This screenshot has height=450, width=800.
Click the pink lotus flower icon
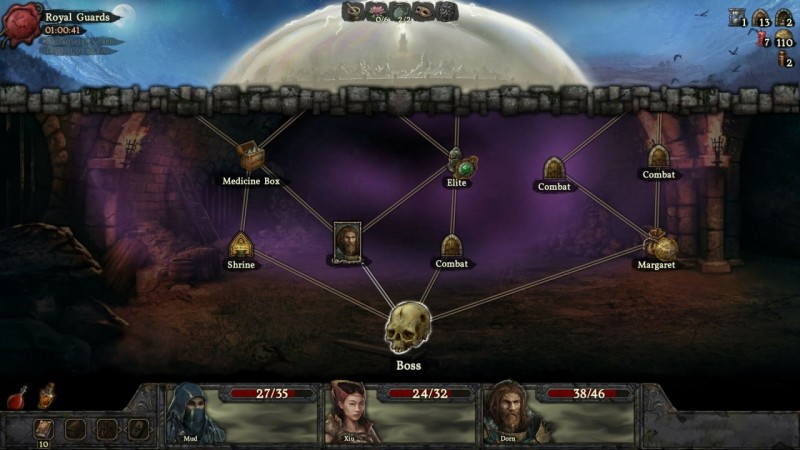pyautogui.click(x=376, y=11)
